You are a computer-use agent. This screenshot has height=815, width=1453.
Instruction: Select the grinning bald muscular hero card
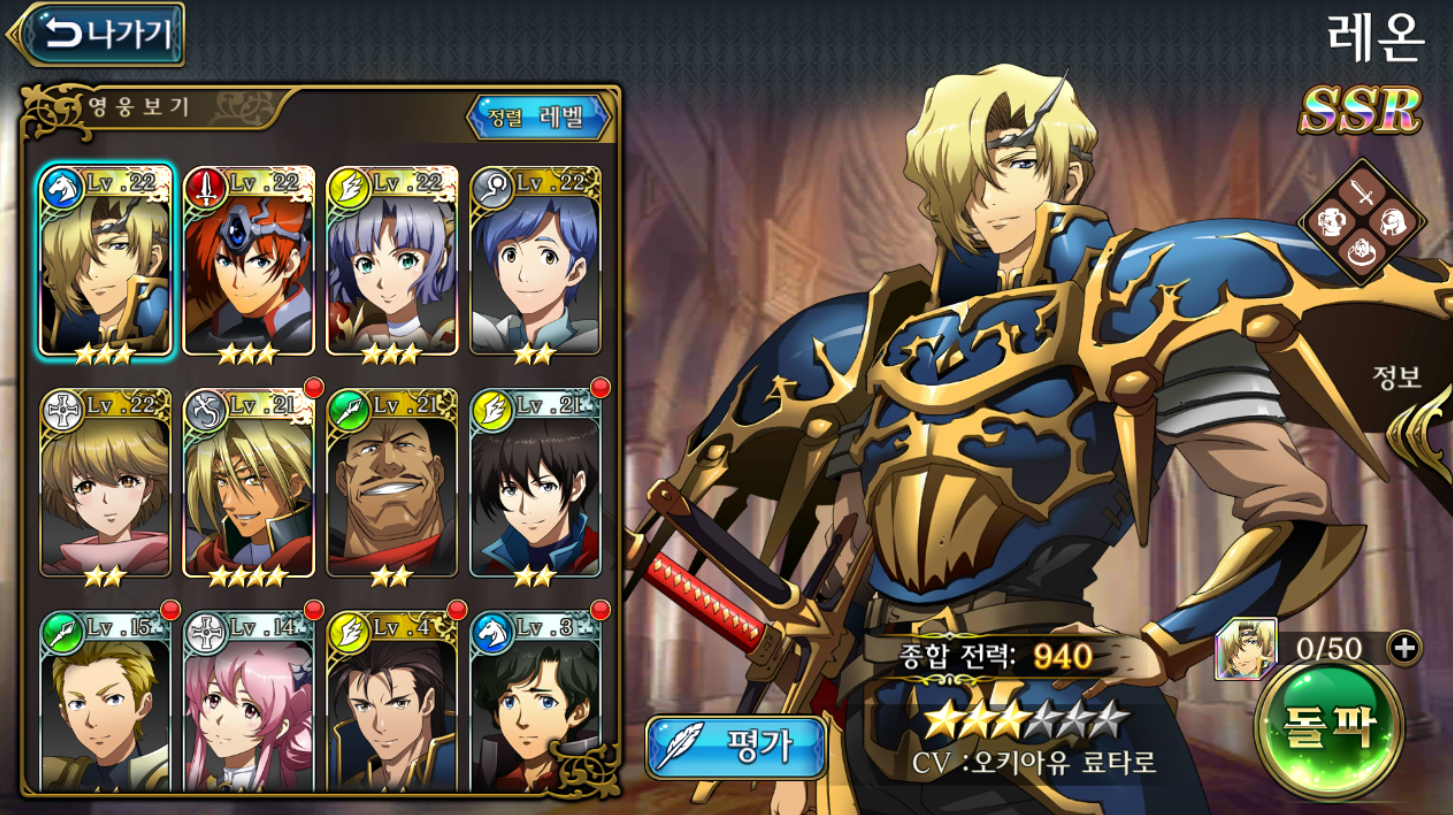pos(392,484)
